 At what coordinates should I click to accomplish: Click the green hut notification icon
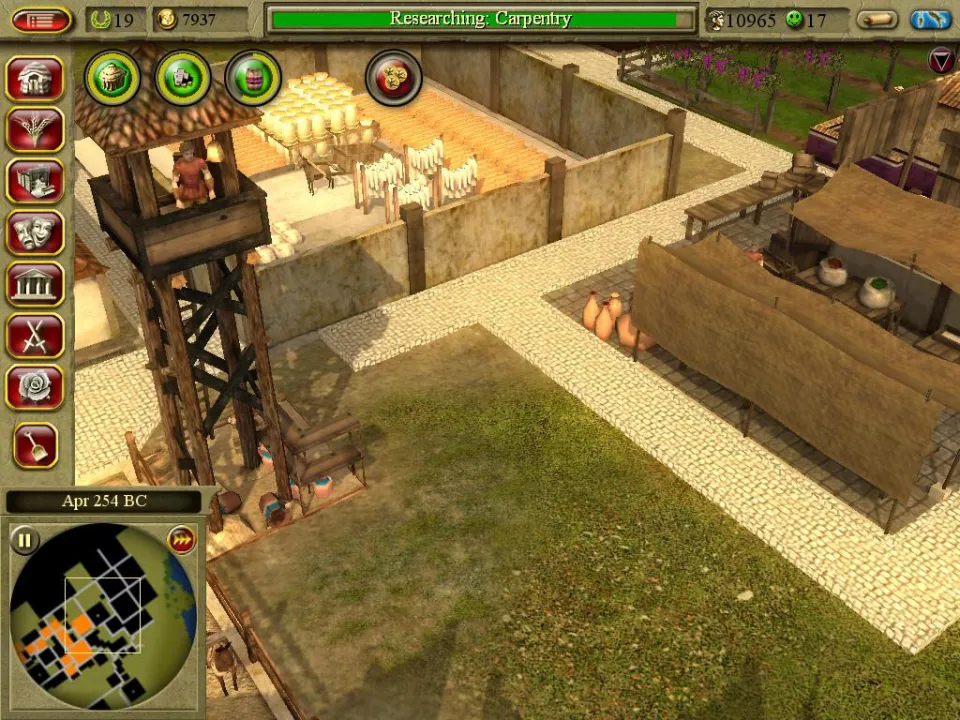112,77
